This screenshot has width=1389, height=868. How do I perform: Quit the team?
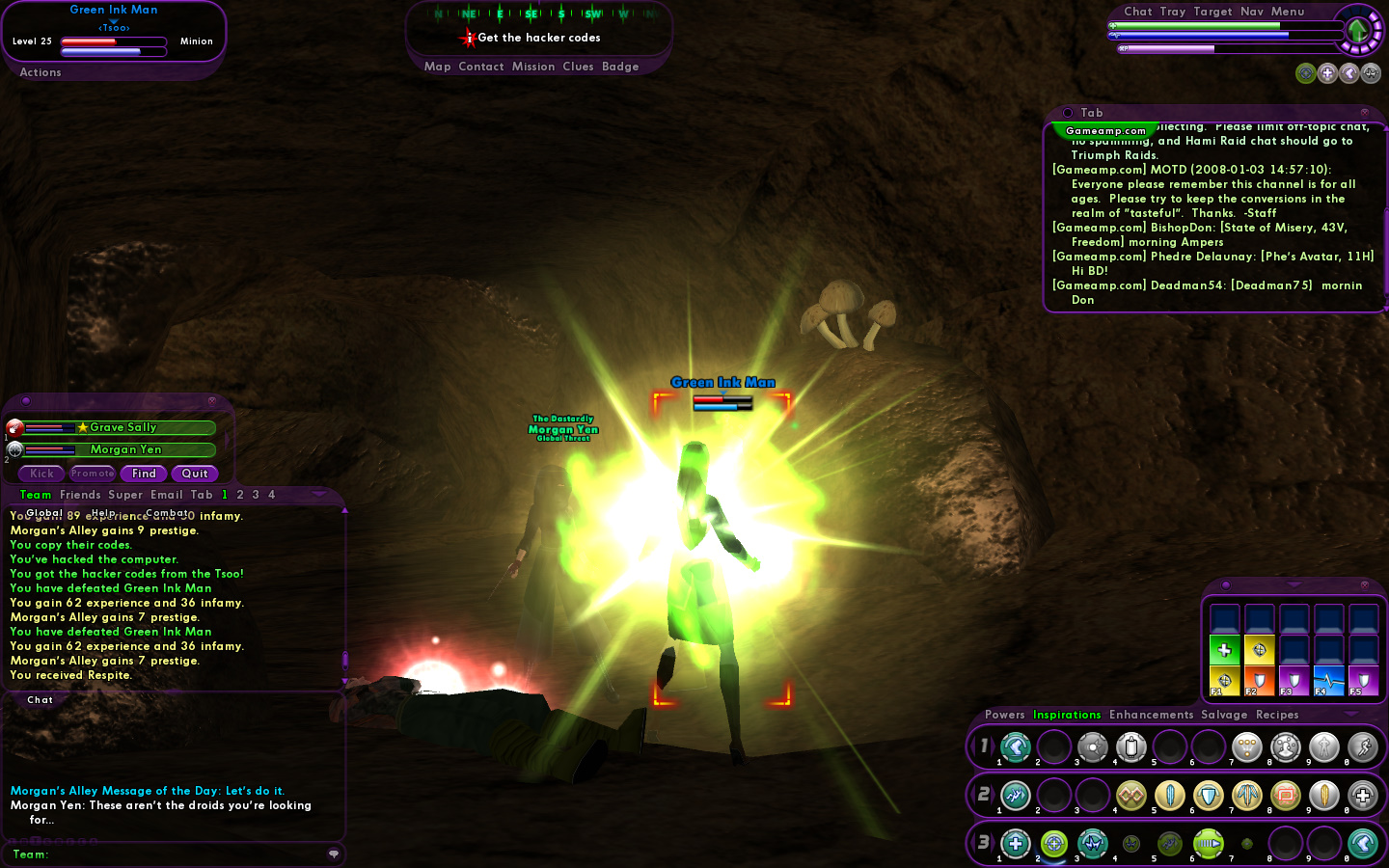(195, 474)
